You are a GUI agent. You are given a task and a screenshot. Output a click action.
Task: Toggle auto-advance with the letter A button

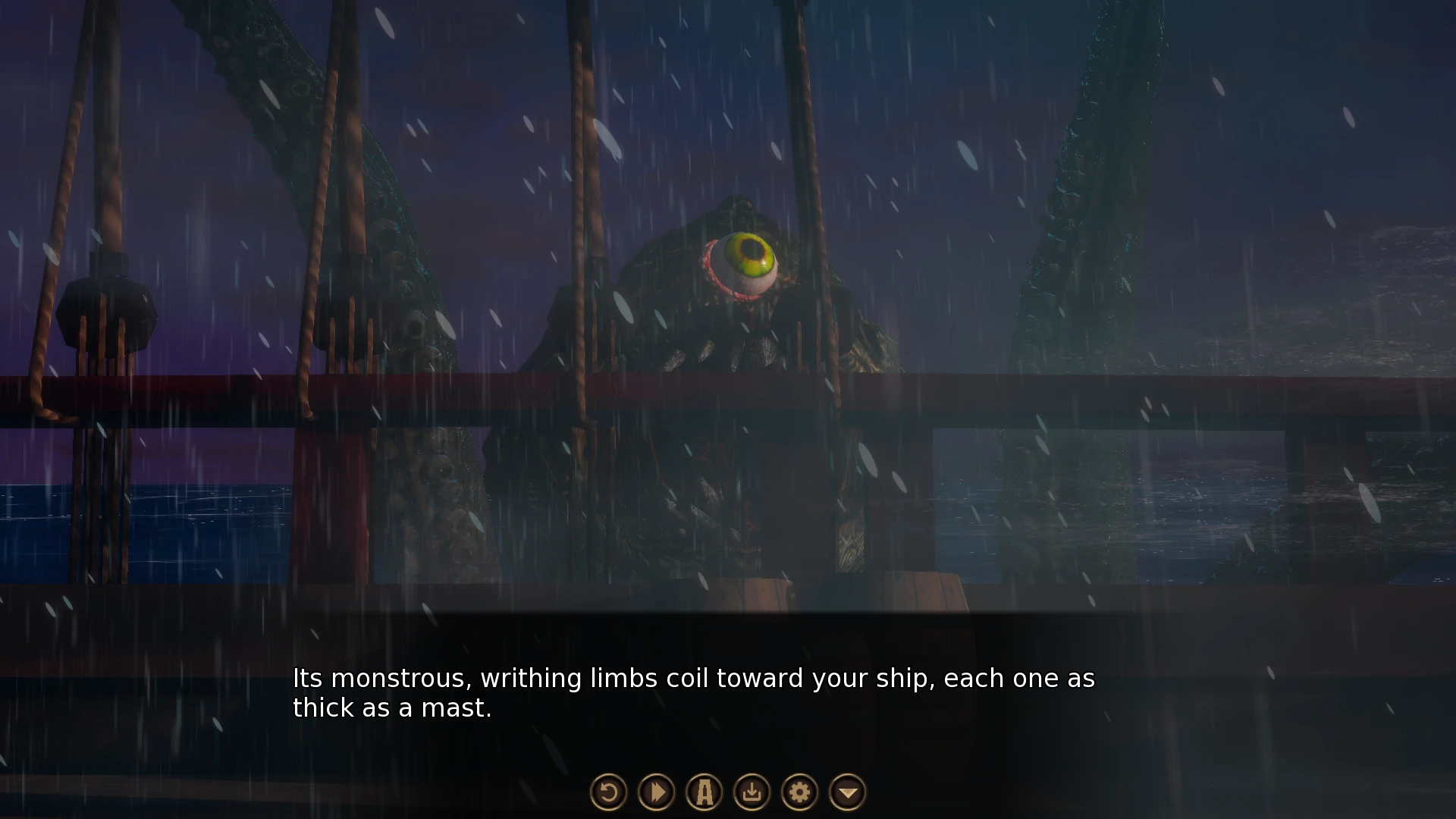tap(704, 792)
